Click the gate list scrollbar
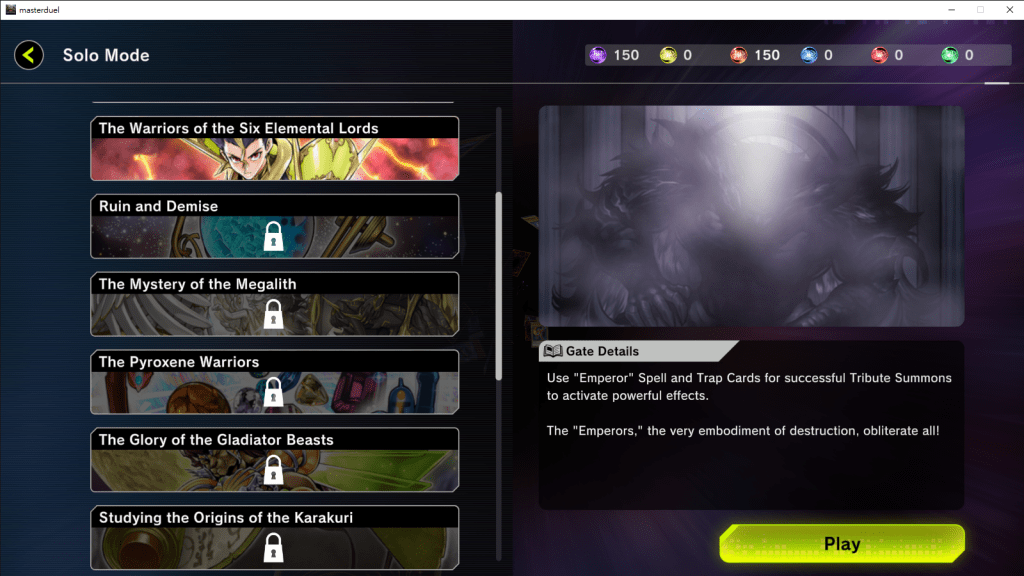The height and width of the screenshot is (576, 1024). [x=499, y=285]
